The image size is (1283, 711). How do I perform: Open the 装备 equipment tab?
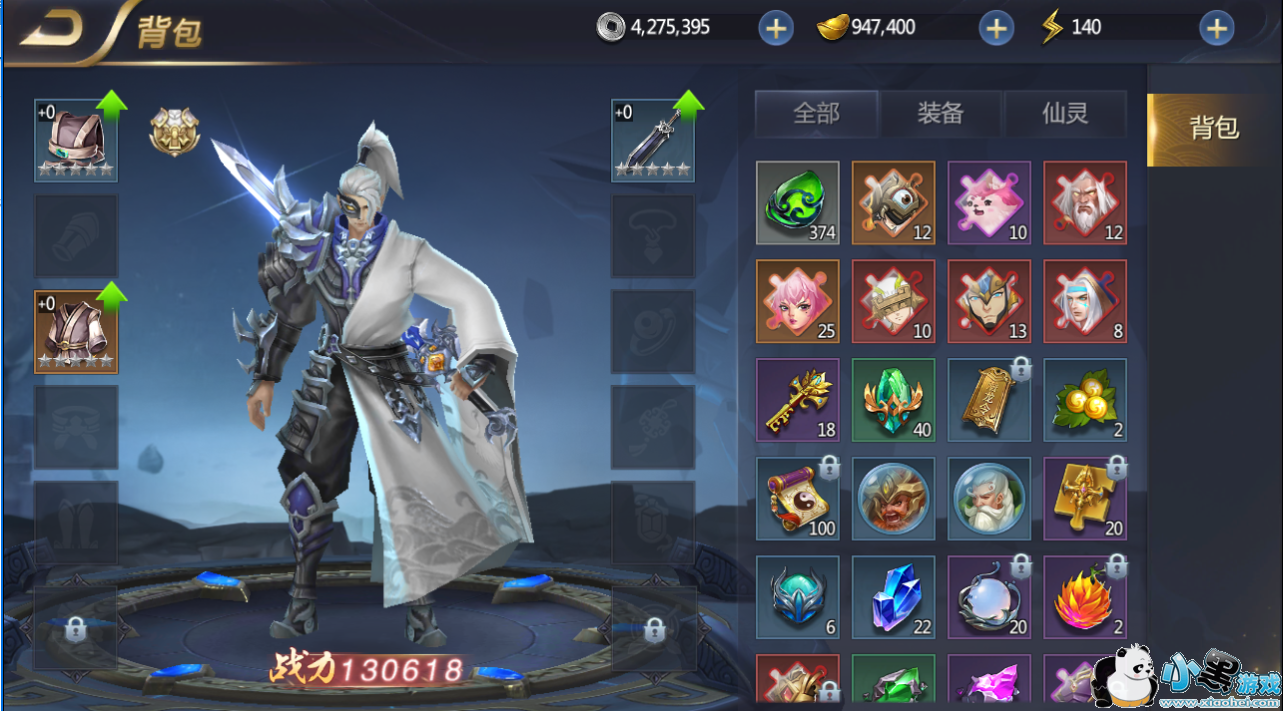tap(940, 114)
